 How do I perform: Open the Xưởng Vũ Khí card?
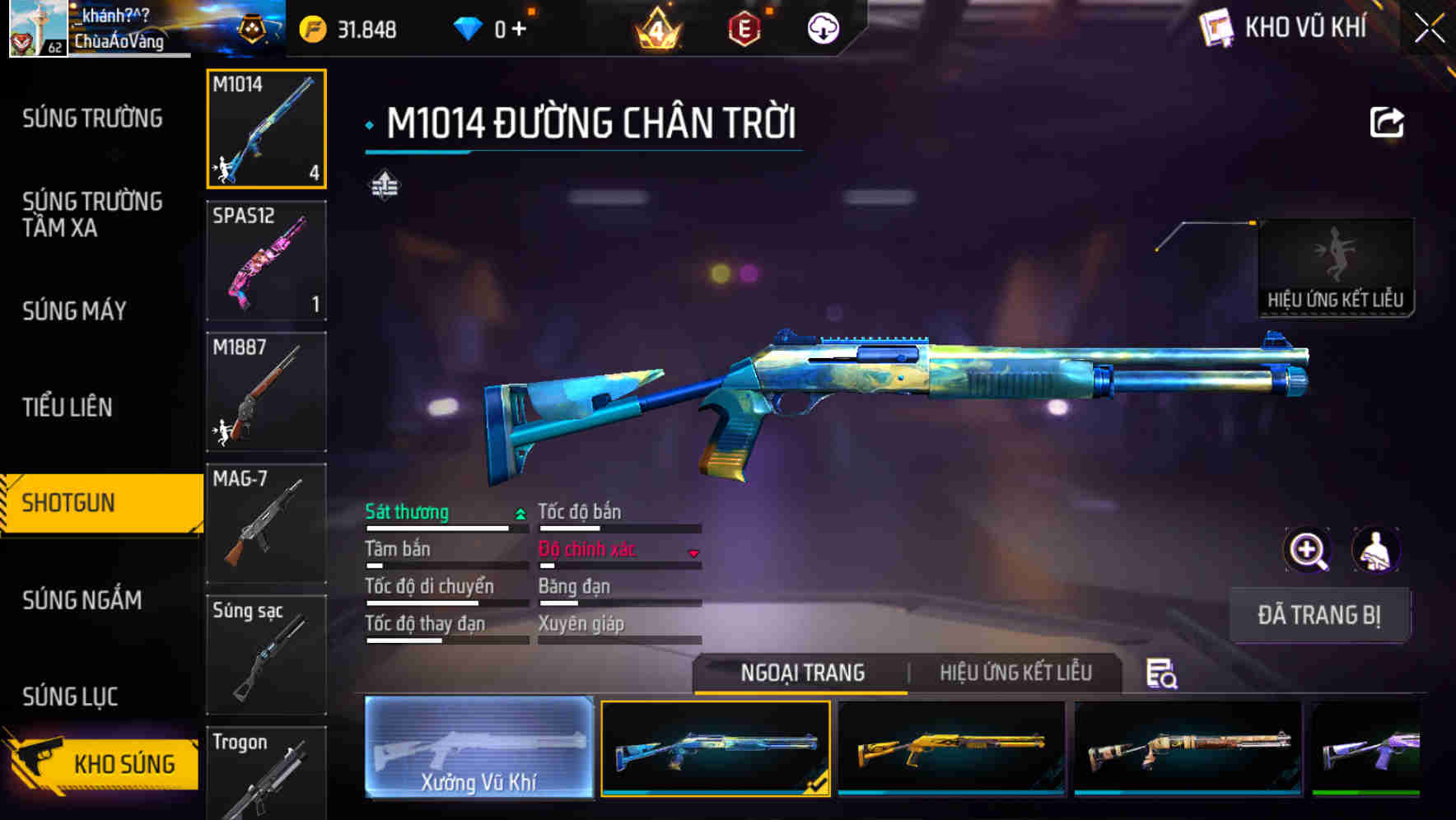tap(478, 748)
